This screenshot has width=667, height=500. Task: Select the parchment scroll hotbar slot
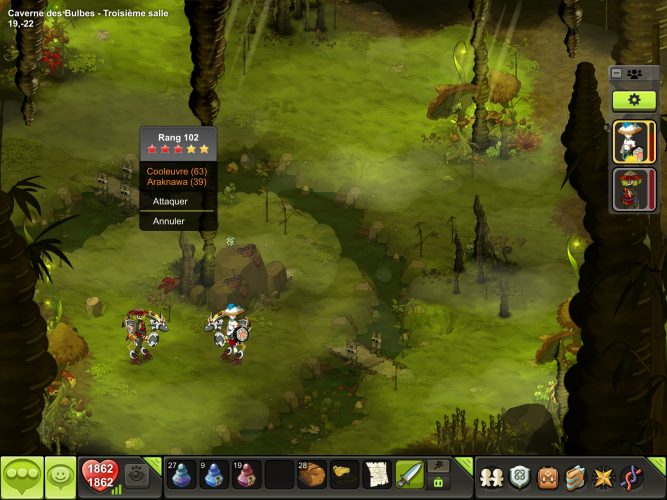[376, 475]
